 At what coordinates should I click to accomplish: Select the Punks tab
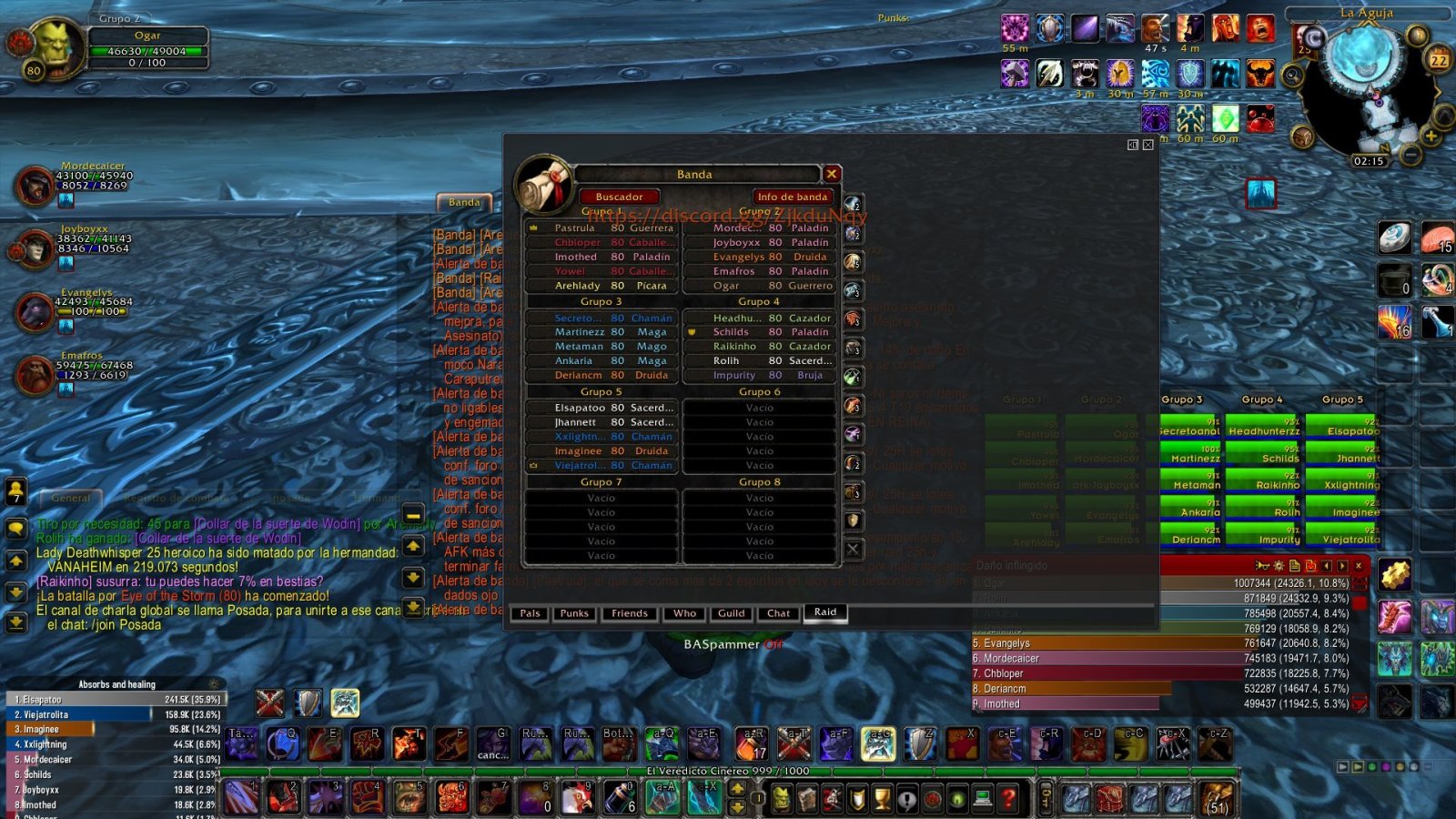574,613
